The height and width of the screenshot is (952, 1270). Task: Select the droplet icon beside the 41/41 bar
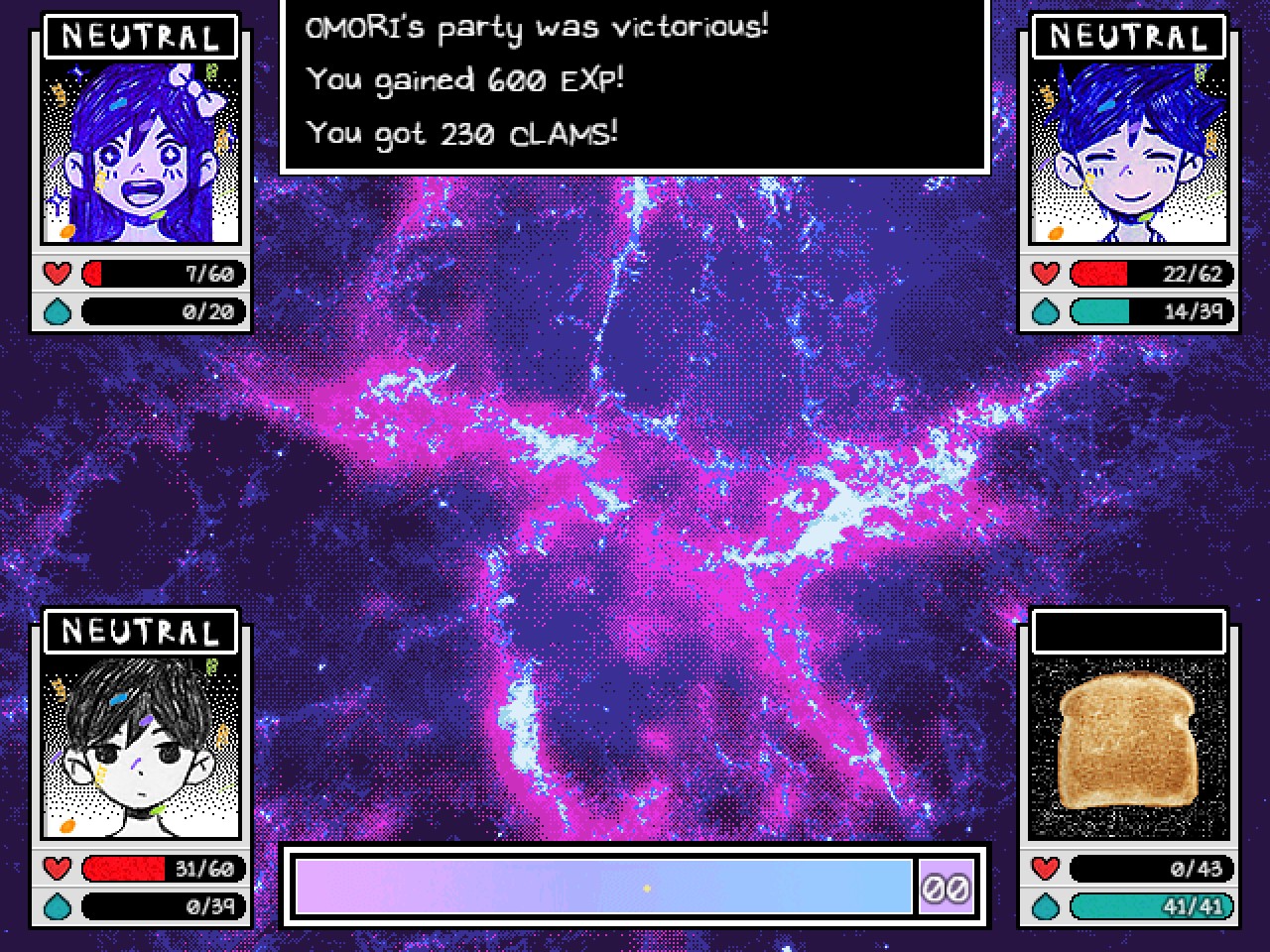pyautogui.click(x=1045, y=905)
